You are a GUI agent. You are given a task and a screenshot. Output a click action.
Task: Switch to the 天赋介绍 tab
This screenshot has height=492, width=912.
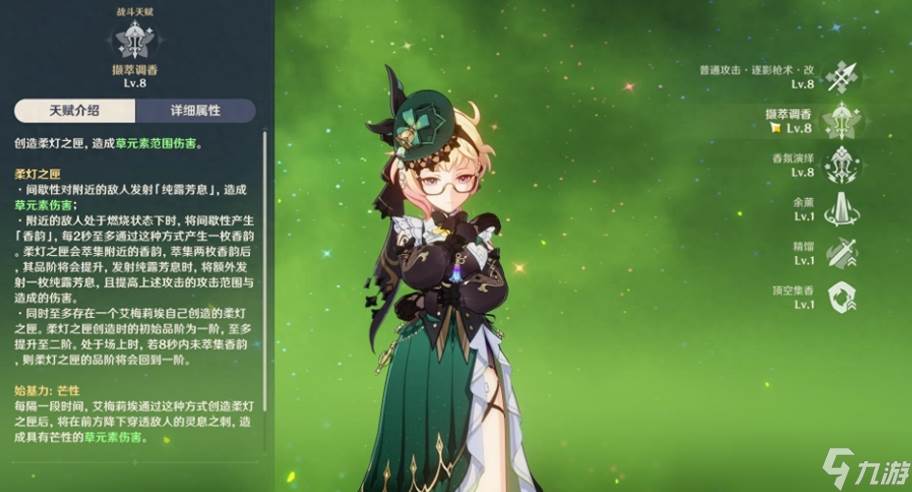(x=75, y=110)
